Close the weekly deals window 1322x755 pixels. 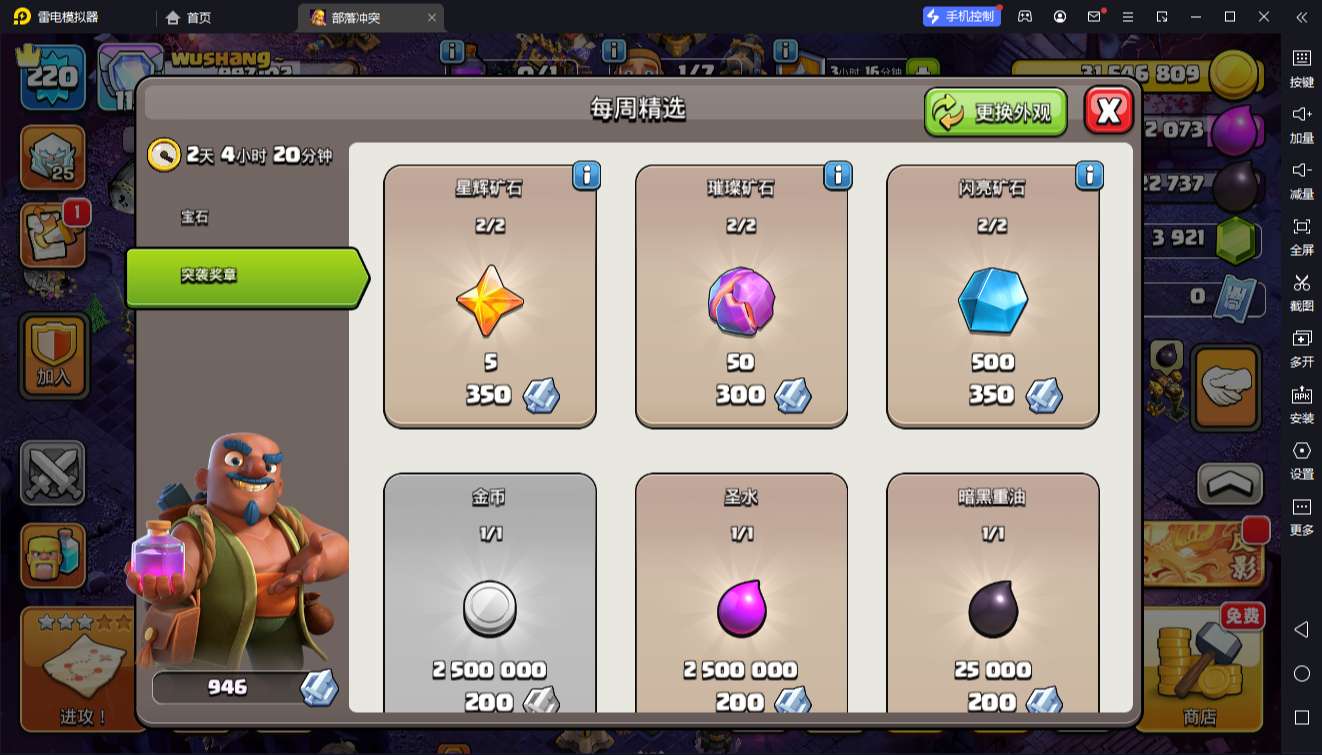(1108, 110)
